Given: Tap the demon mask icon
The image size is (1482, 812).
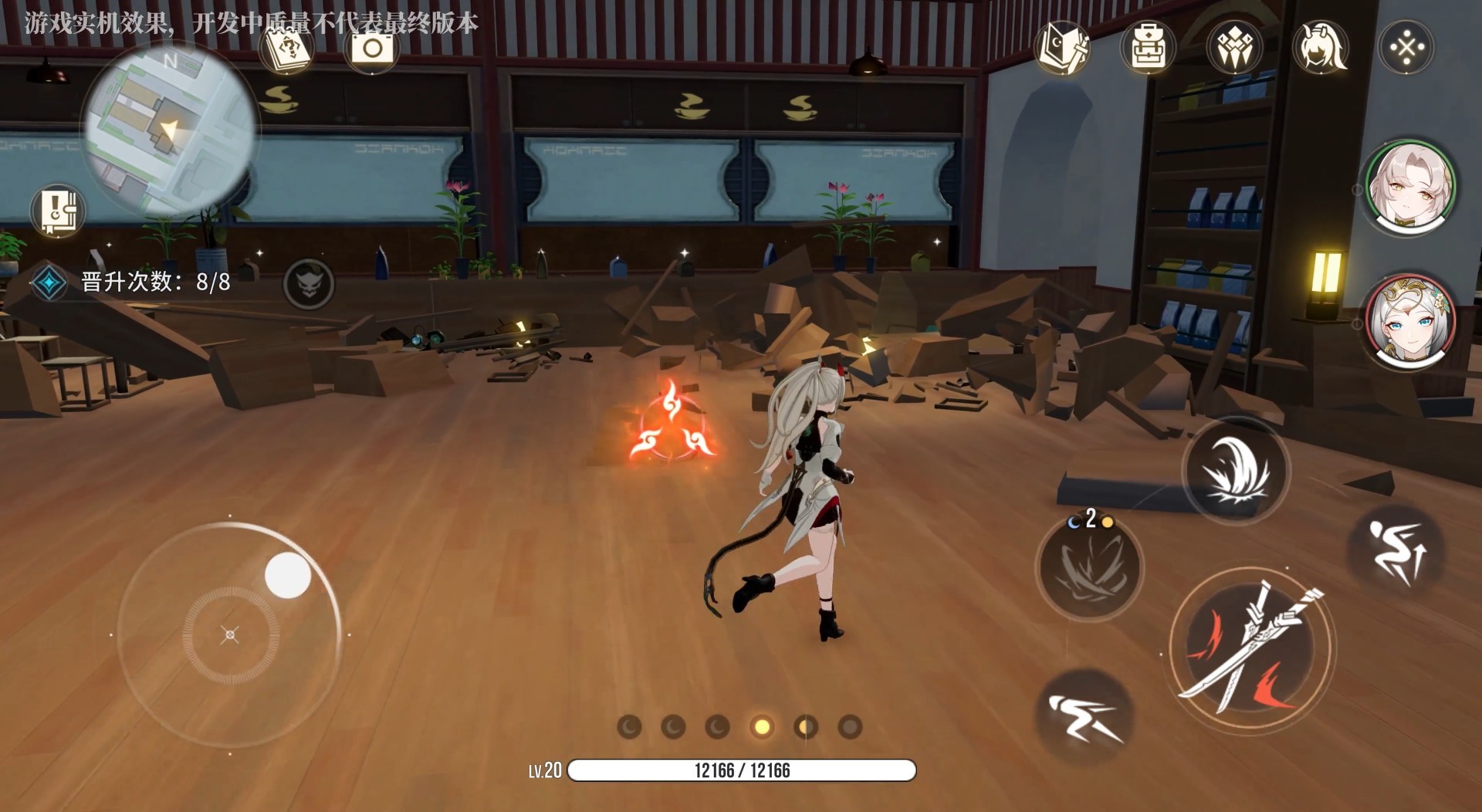Looking at the screenshot, I should [x=309, y=283].
